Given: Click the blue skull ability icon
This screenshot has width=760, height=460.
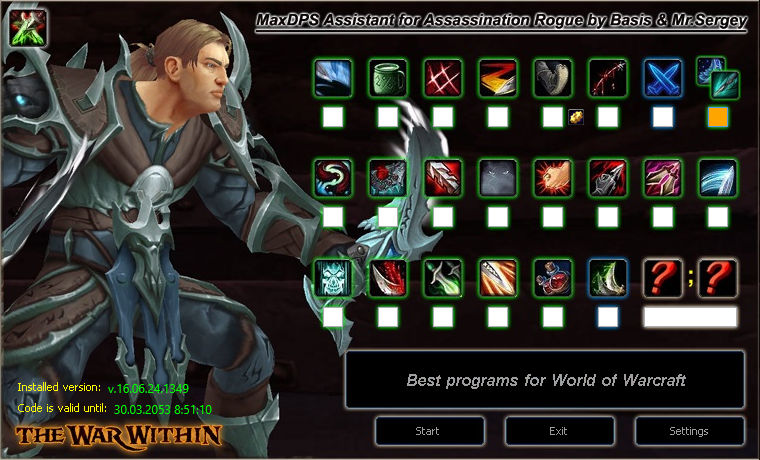Looking at the screenshot, I should pyautogui.click(x=332, y=277).
